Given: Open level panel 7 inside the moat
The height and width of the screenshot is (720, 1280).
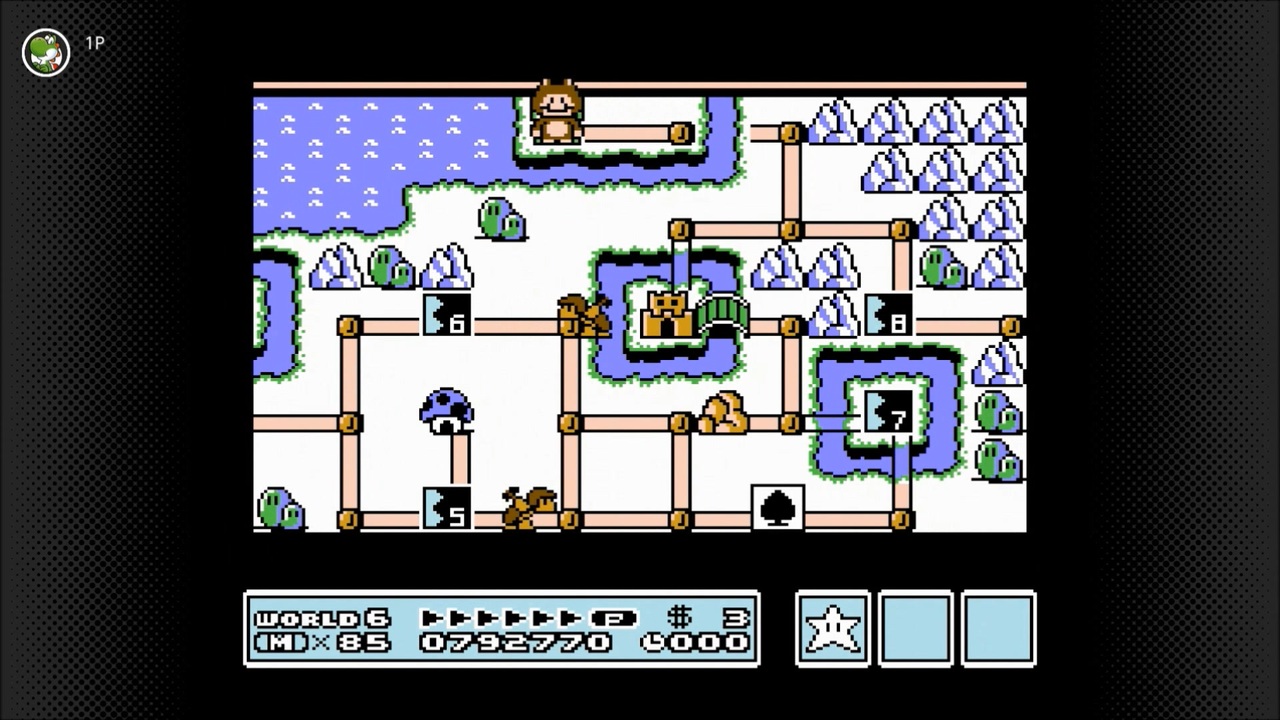Looking at the screenshot, I should (888, 413).
